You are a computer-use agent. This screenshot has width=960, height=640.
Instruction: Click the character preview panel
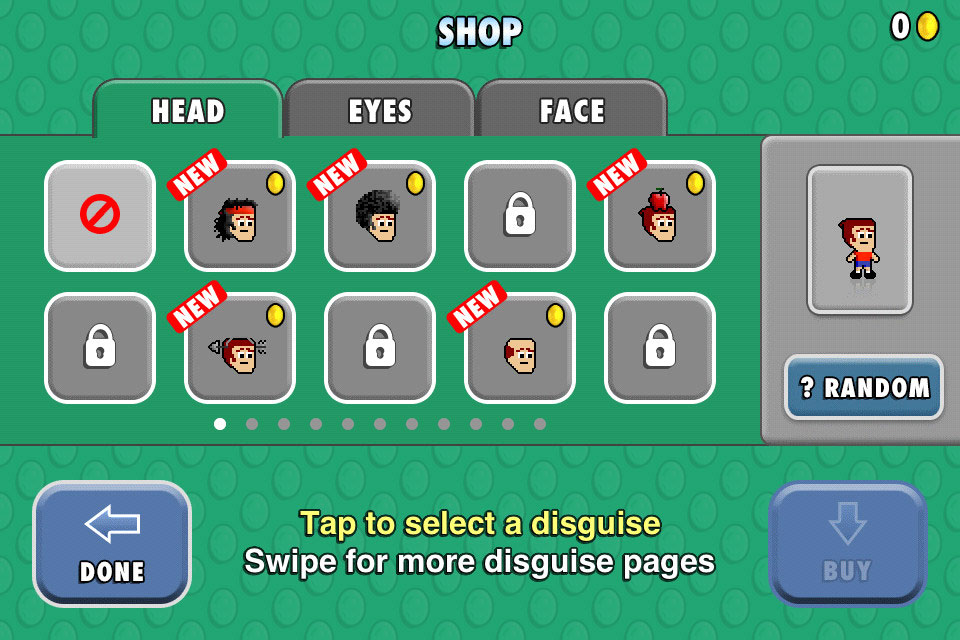[860, 240]
